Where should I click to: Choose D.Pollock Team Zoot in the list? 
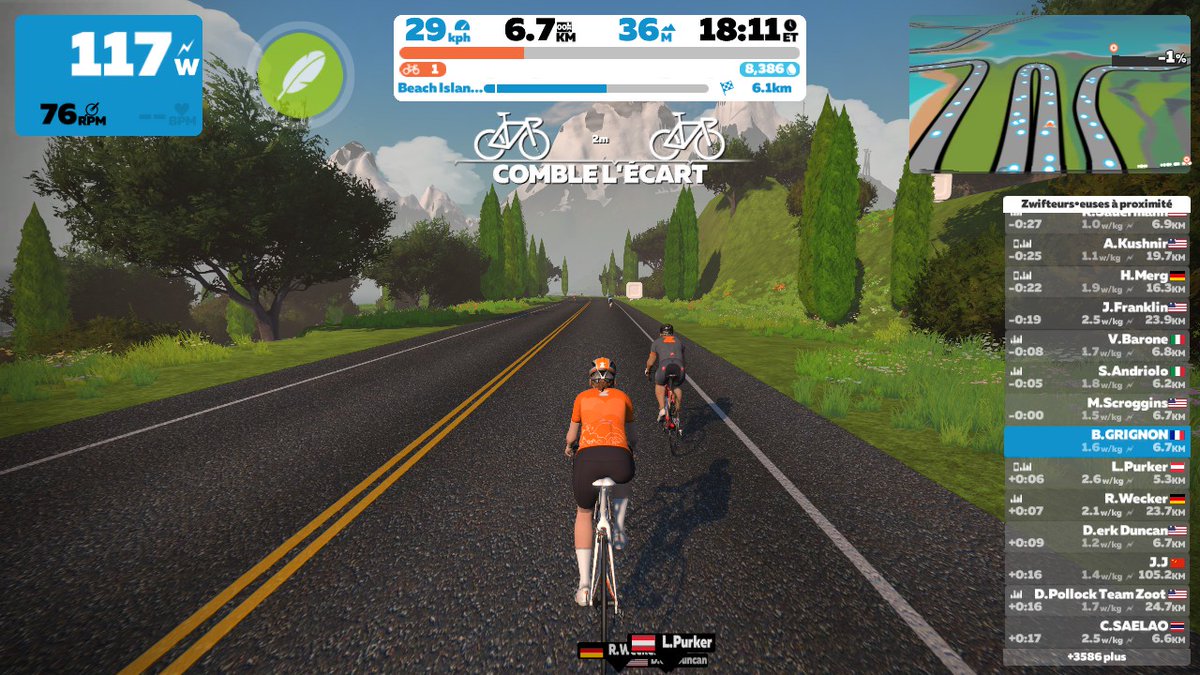point(1097,600)
